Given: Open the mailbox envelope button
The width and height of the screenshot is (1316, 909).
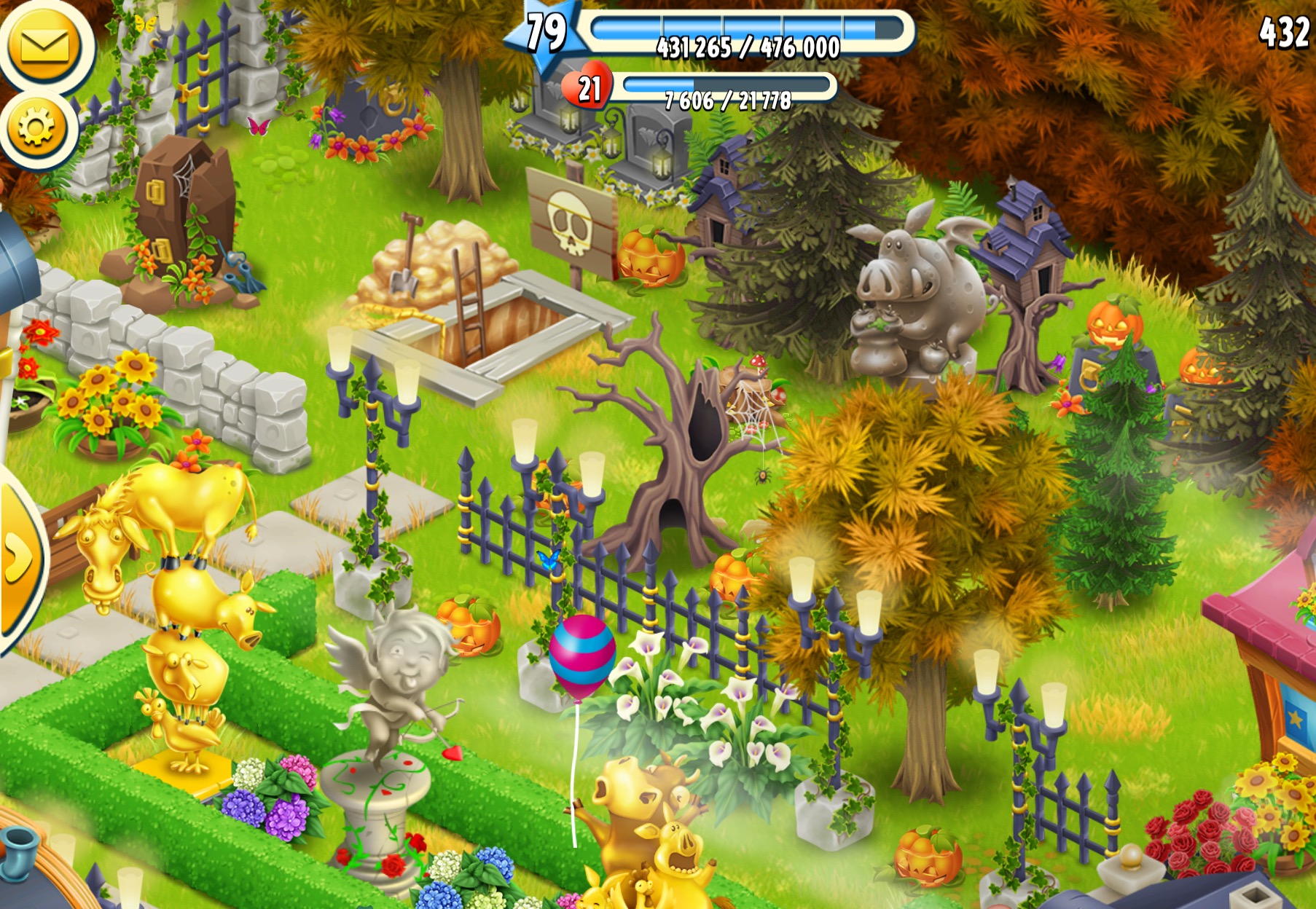Looking at the screenshot, I should point(45,47).
